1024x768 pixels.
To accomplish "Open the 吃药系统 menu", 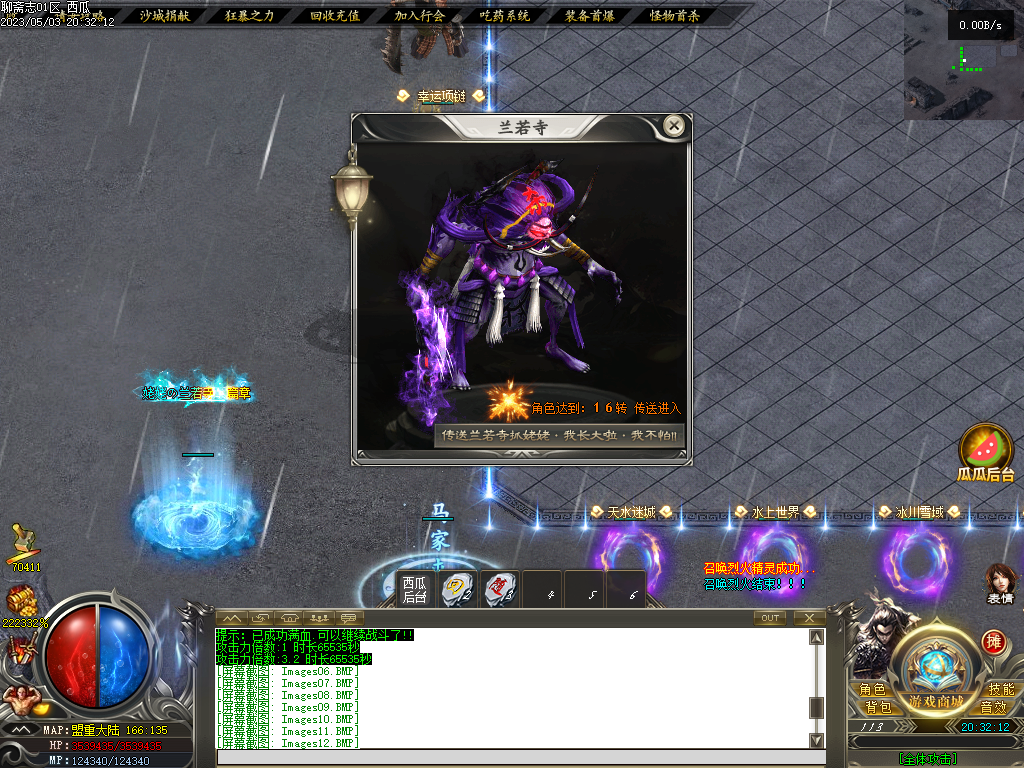I will click(505, 16).
